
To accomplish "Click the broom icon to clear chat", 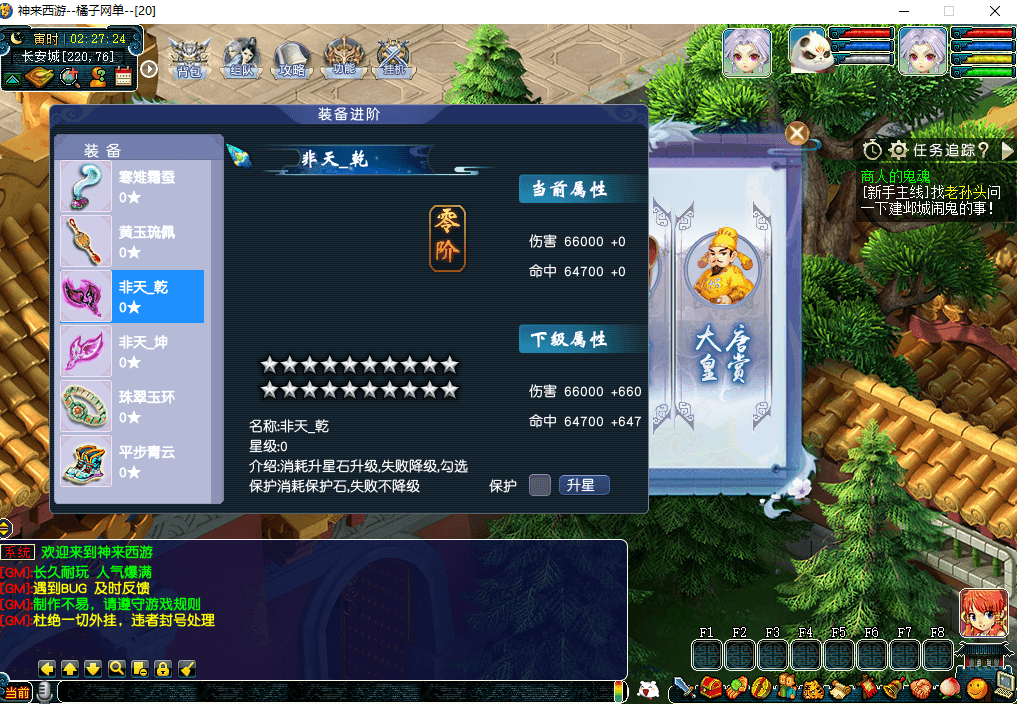I will [x=186, y=668].
